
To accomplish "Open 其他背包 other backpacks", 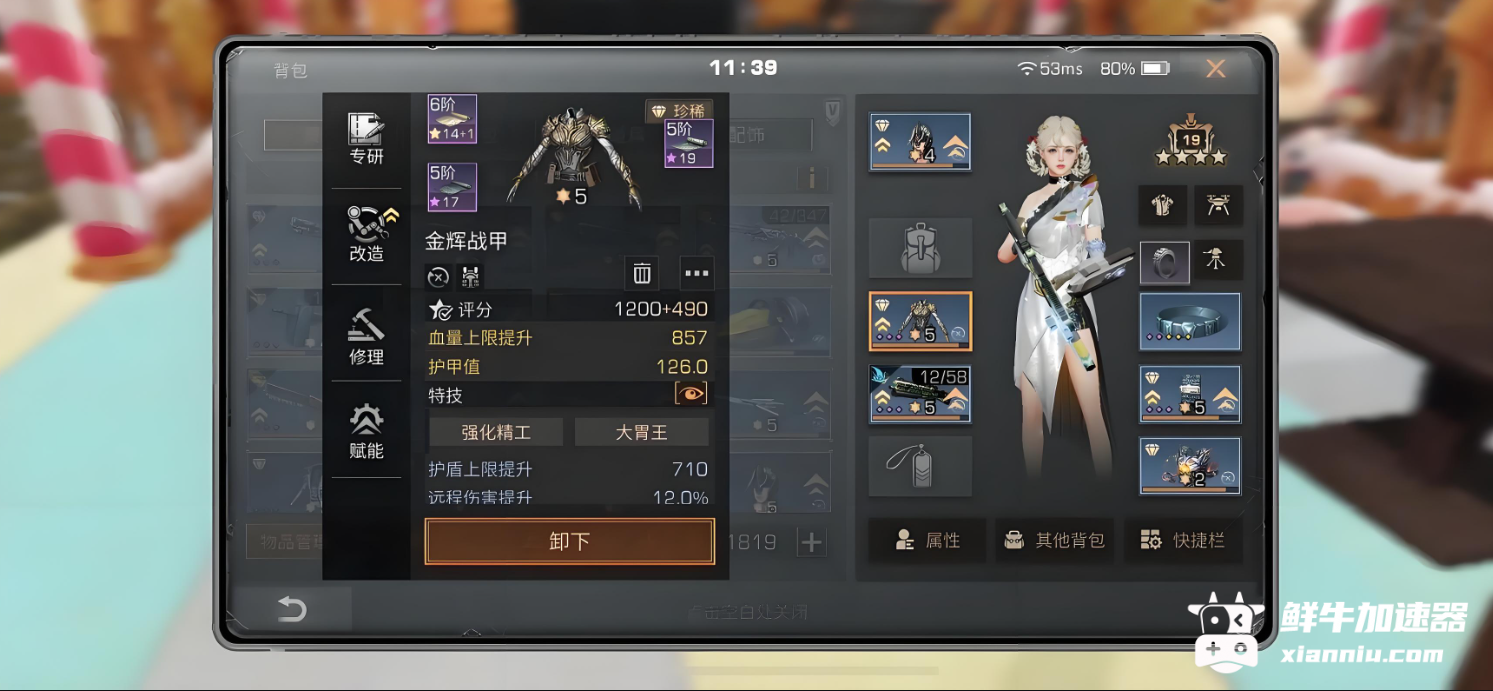I will pyautogui.click(x=1055, y=540).
